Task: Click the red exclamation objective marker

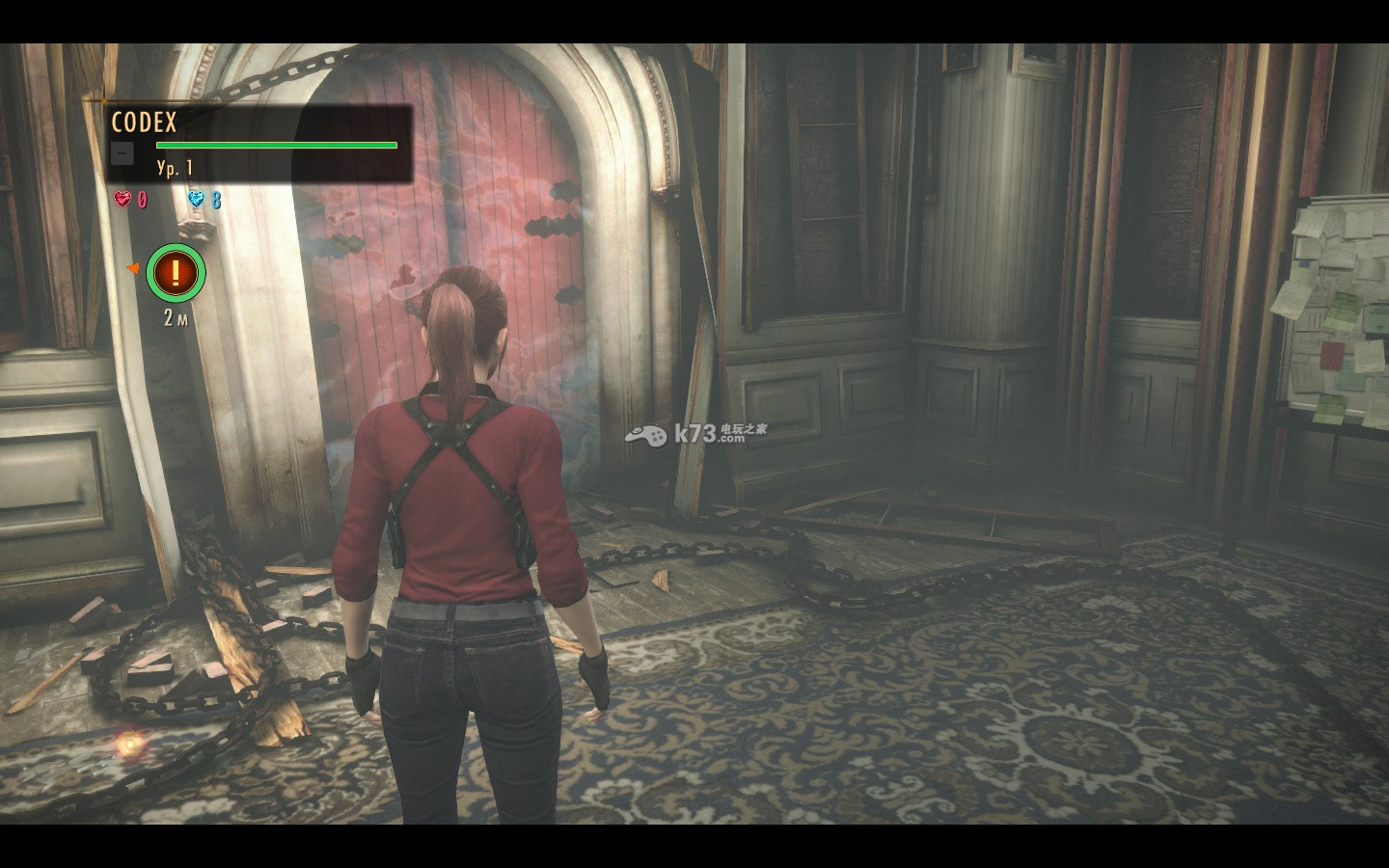Action: (x=176, y=274)
